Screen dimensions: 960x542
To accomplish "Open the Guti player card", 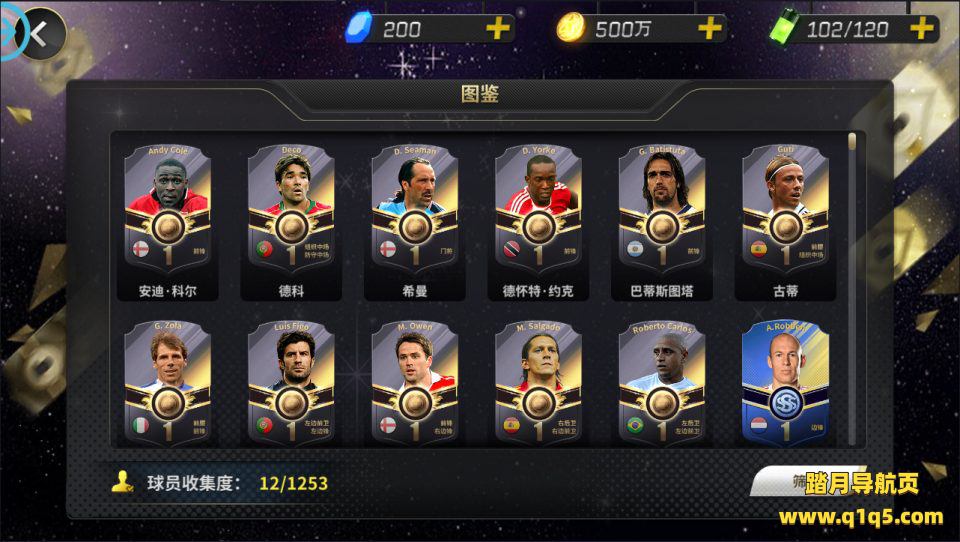I will 786,212.
